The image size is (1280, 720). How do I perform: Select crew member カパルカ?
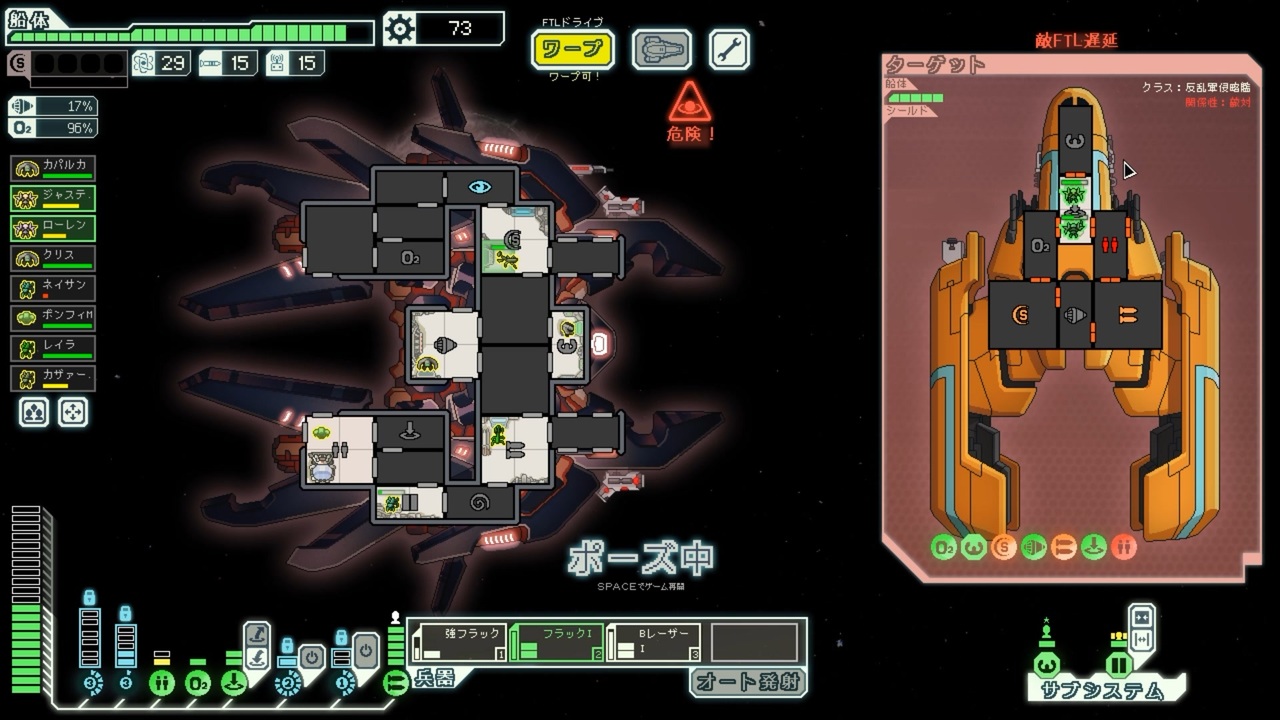(53, 168)
